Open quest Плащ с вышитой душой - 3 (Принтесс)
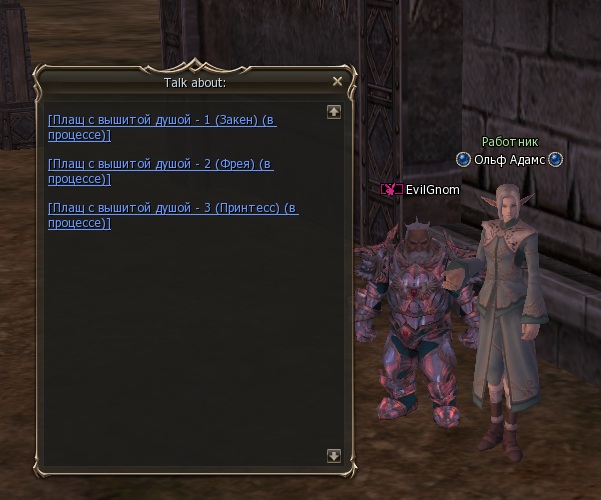Viewport: 601px width, 500px height. click(x=172, y=208)
